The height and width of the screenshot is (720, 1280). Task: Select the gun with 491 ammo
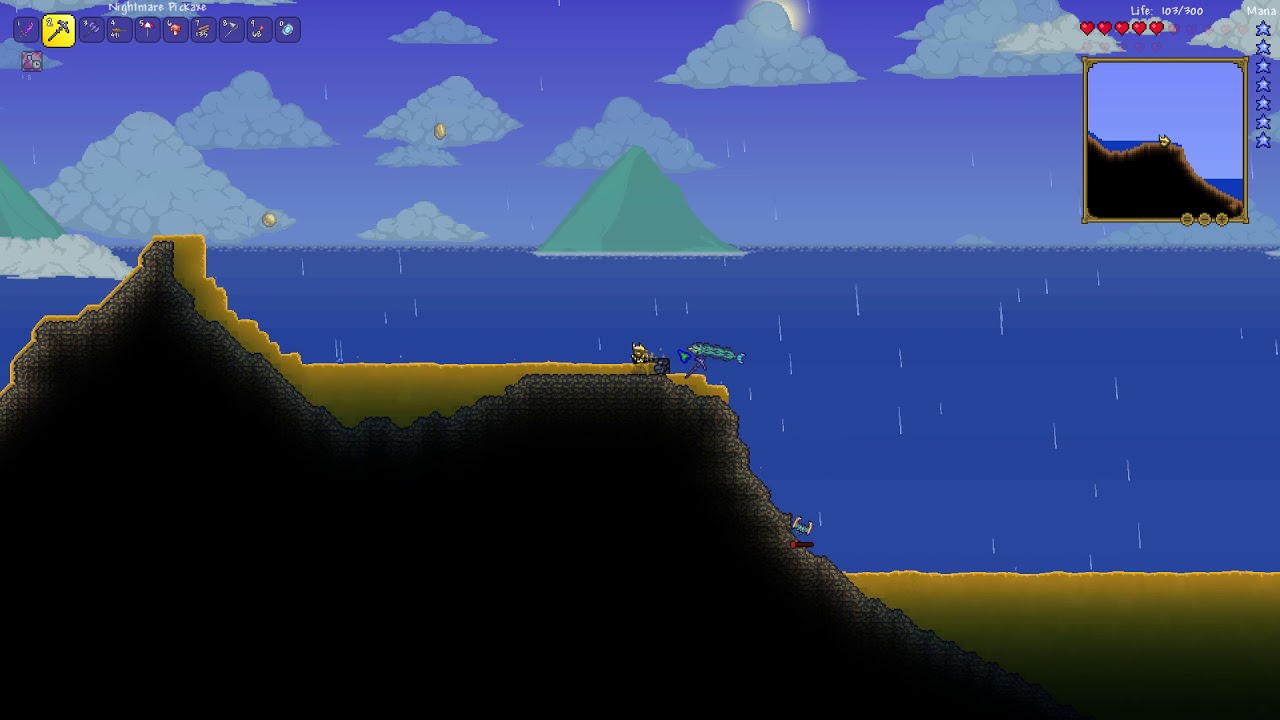click(119, 30)
